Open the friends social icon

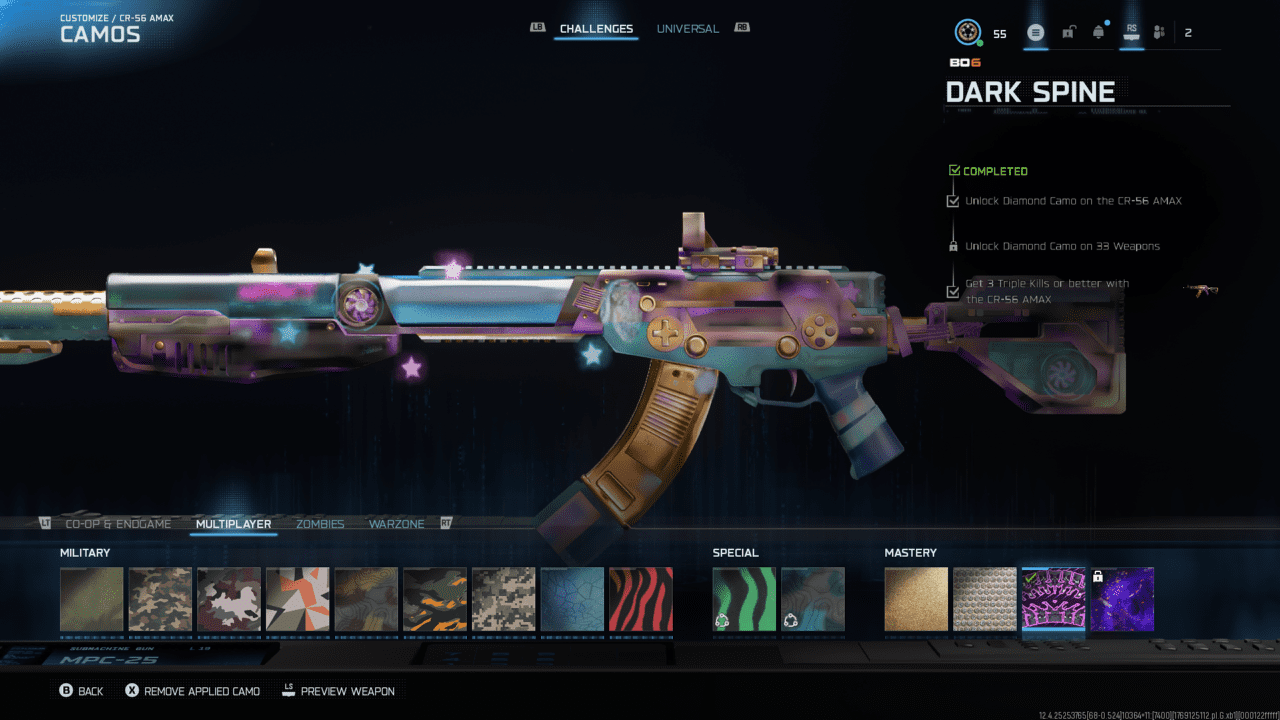(x=1159, y=33)
